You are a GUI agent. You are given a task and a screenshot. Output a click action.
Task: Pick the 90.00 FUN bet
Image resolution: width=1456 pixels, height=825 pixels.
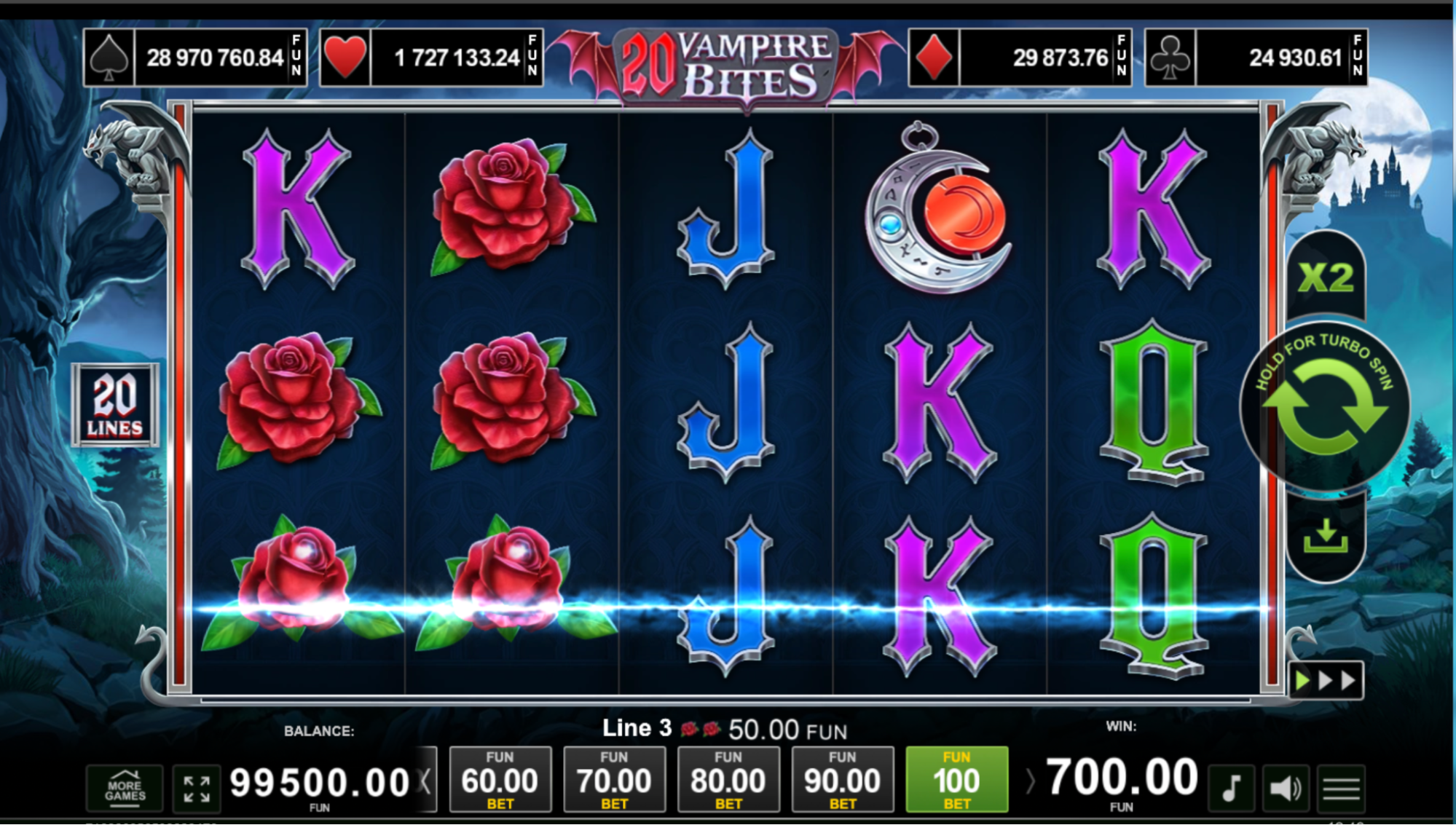click(x=842, y=780)
